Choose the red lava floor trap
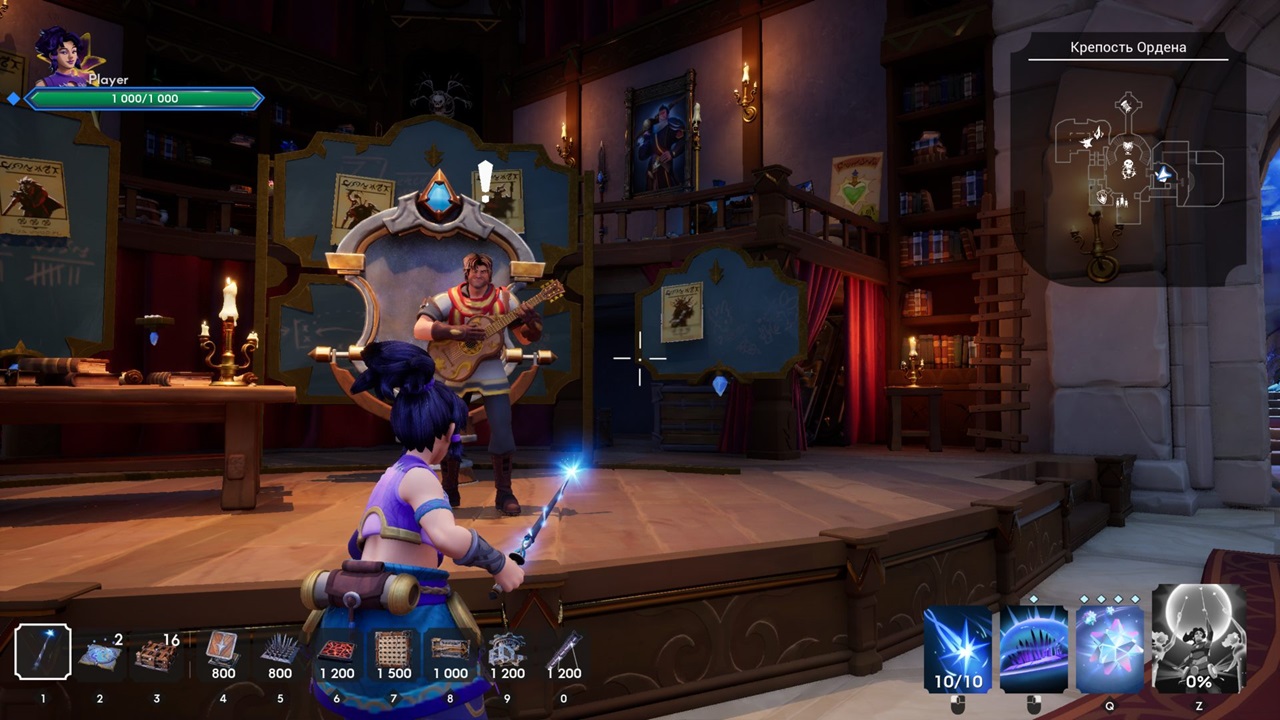1280x720 pixels. 337,652
